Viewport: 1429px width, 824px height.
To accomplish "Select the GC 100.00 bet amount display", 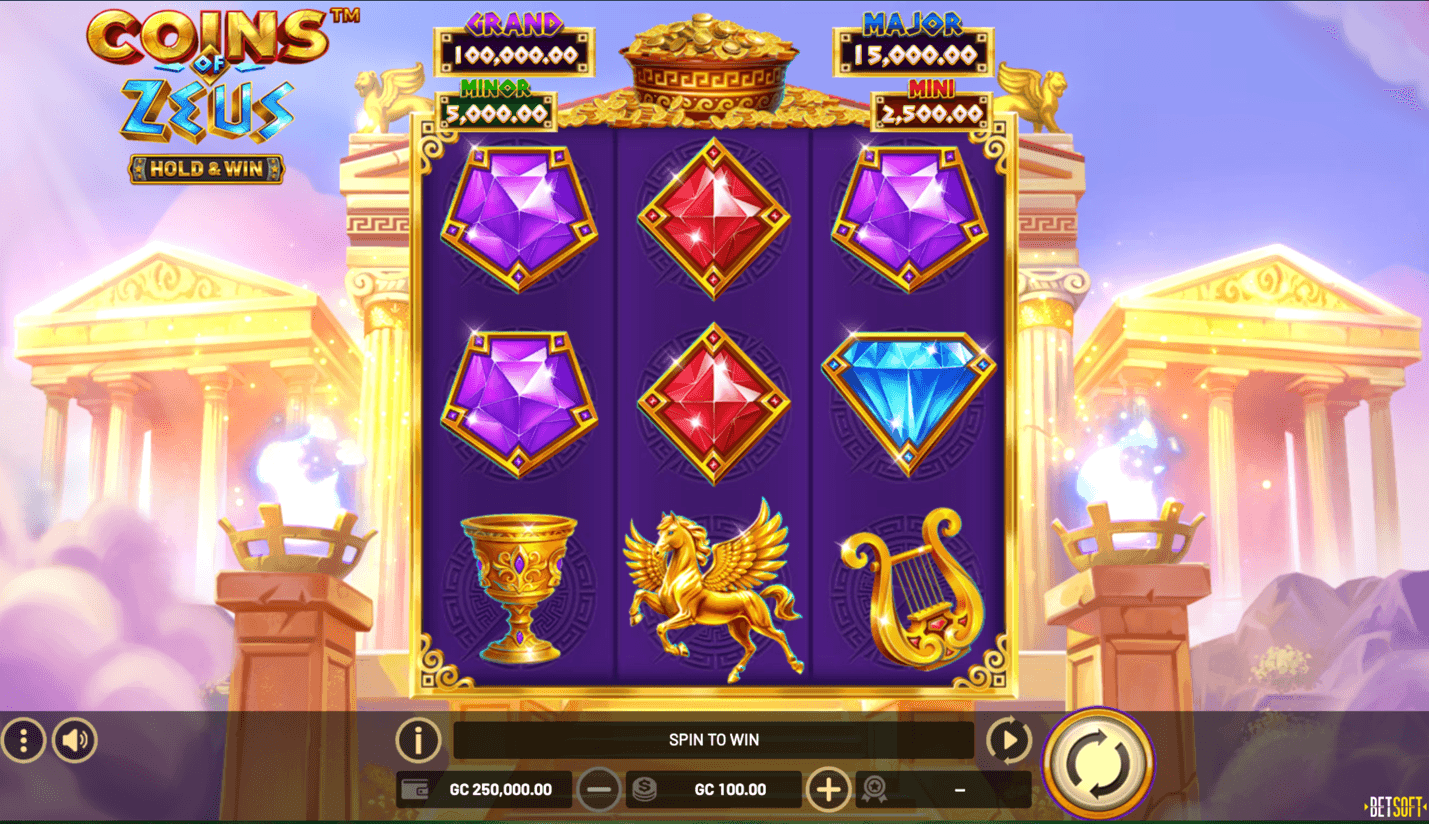I will coord(729,790).
